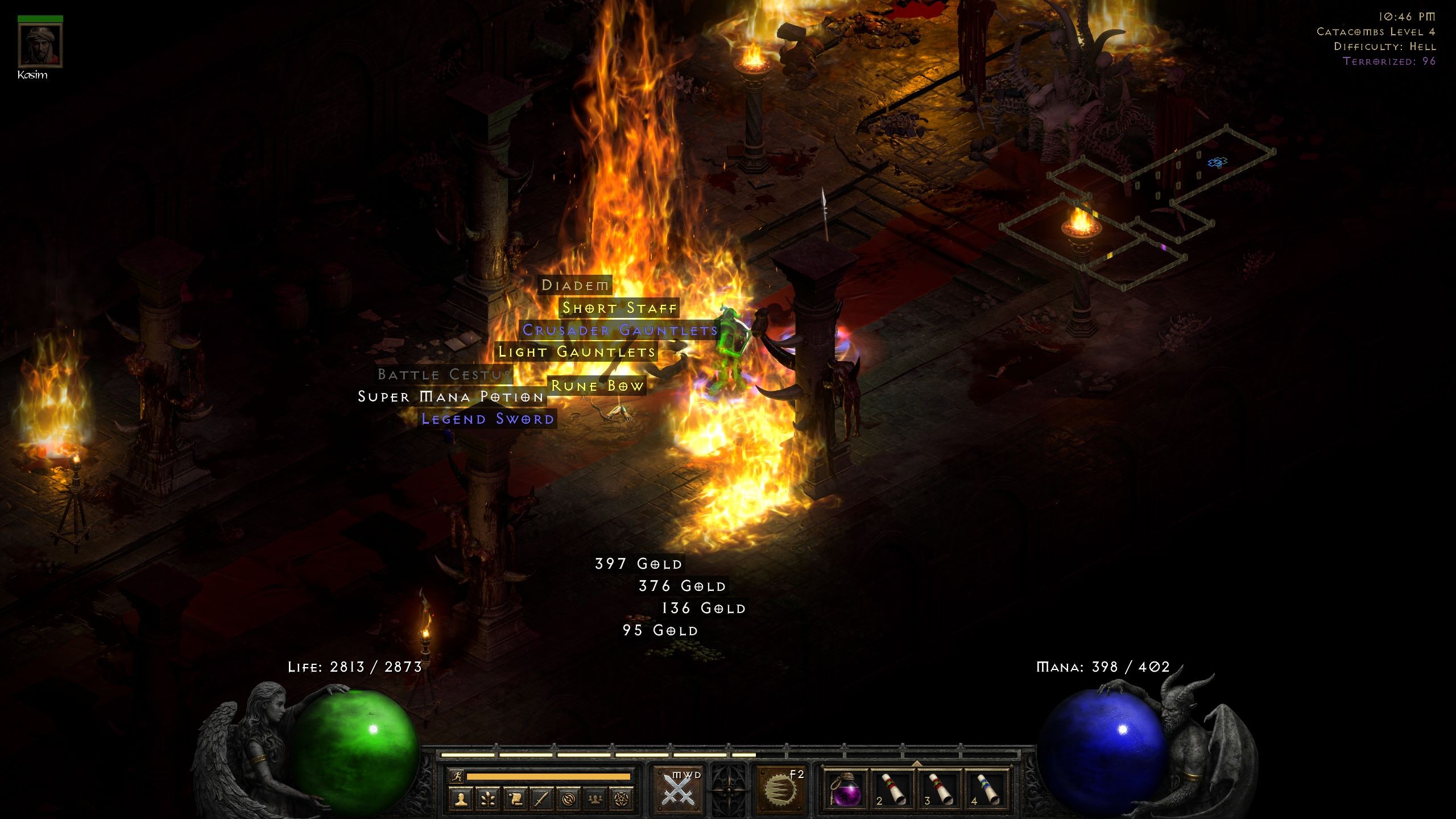Open the automap via swirl icon
1456x819 pixels.
click(x=569, y=801)
